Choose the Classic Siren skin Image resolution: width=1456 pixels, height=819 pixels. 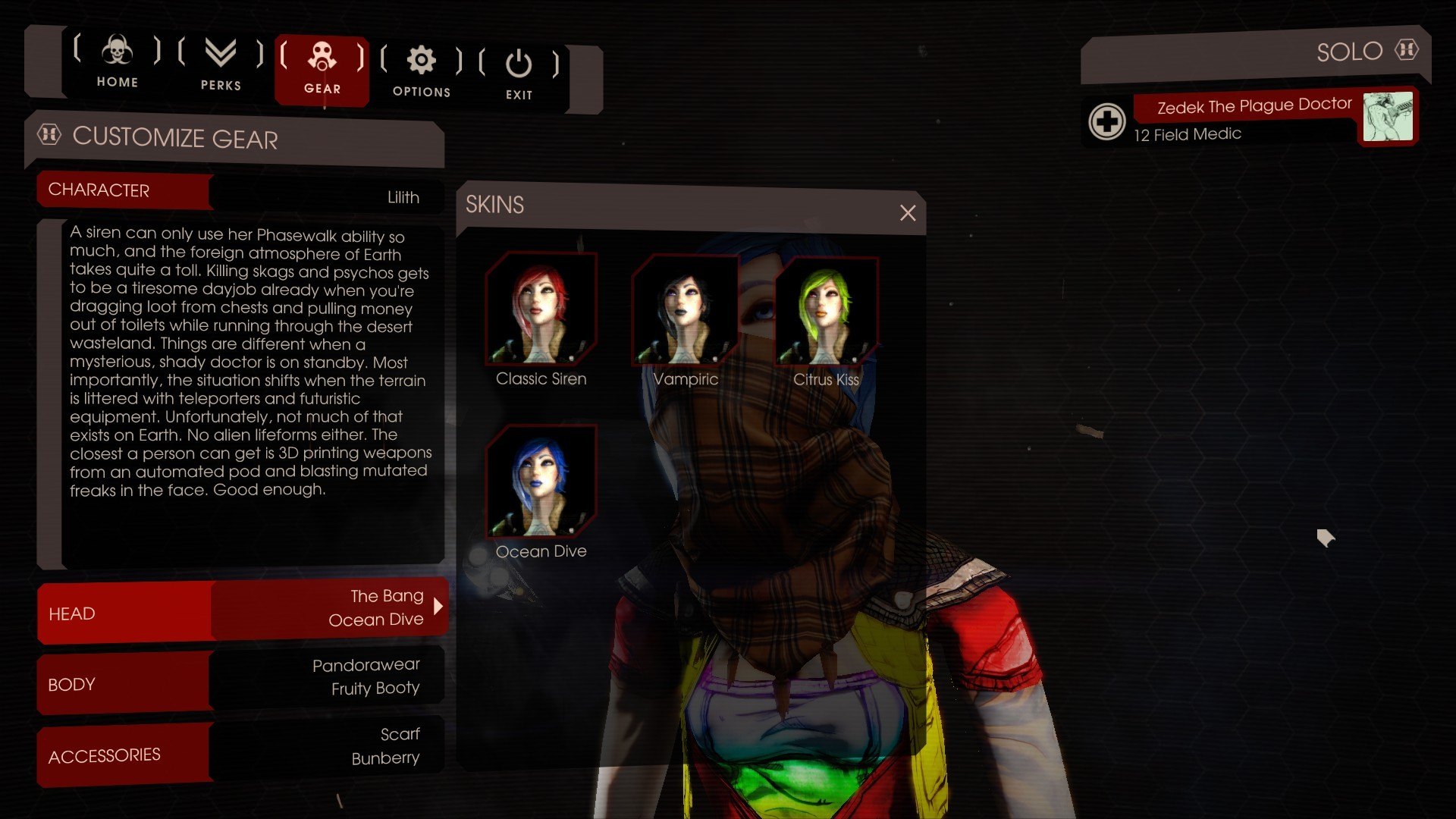click(x=541, y=310)
